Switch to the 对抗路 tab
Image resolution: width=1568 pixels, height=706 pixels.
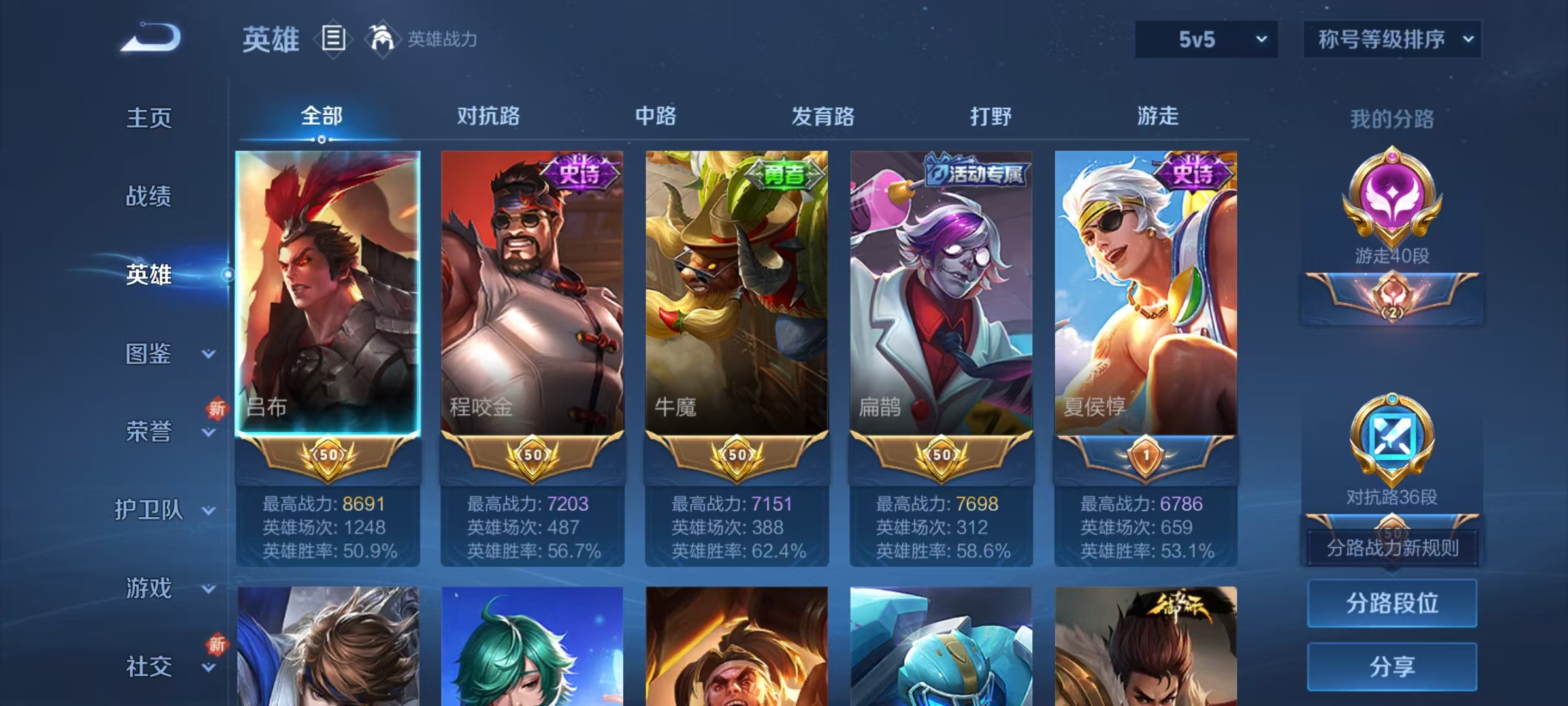pos(489,116)
